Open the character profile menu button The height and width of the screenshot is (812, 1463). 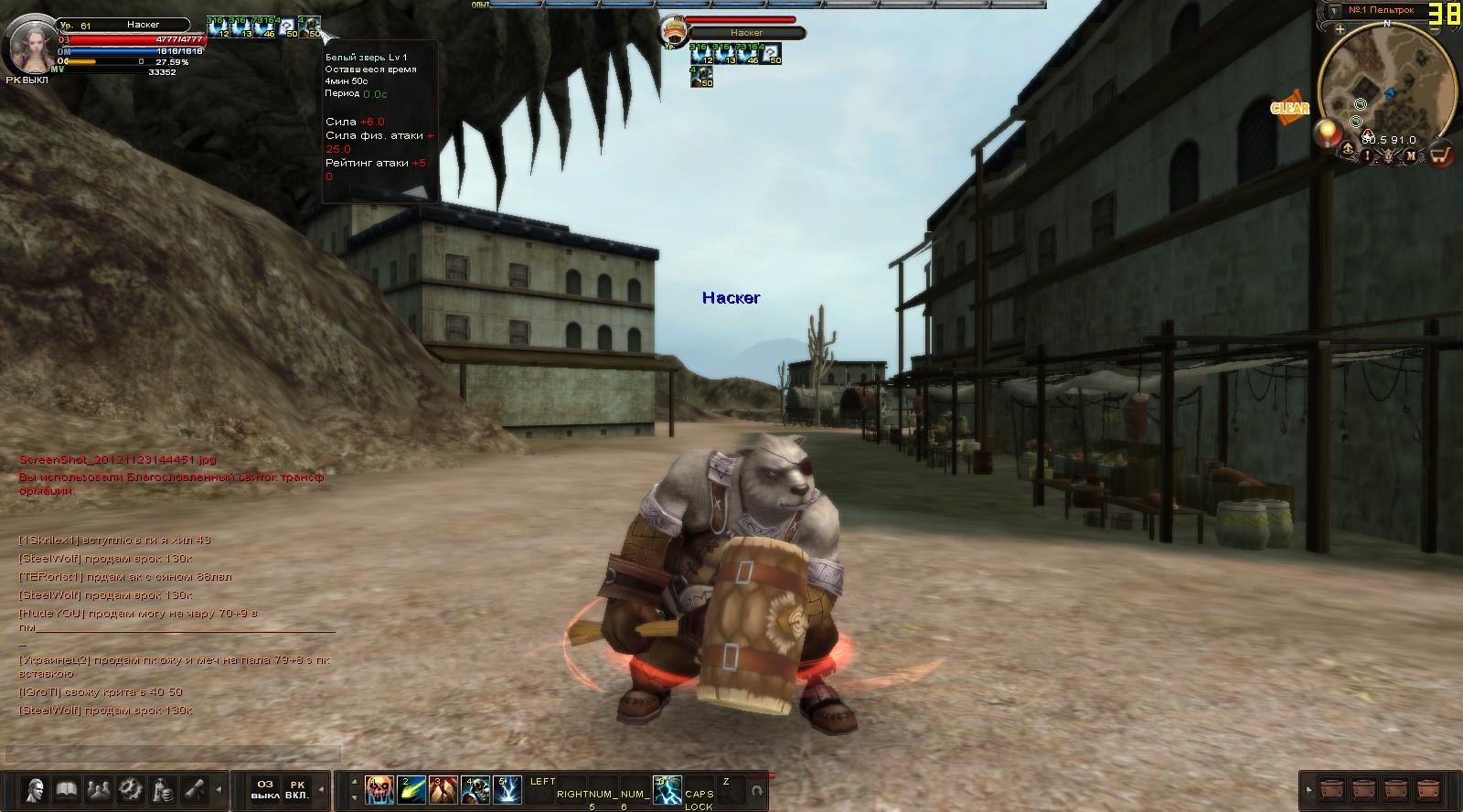36,788
